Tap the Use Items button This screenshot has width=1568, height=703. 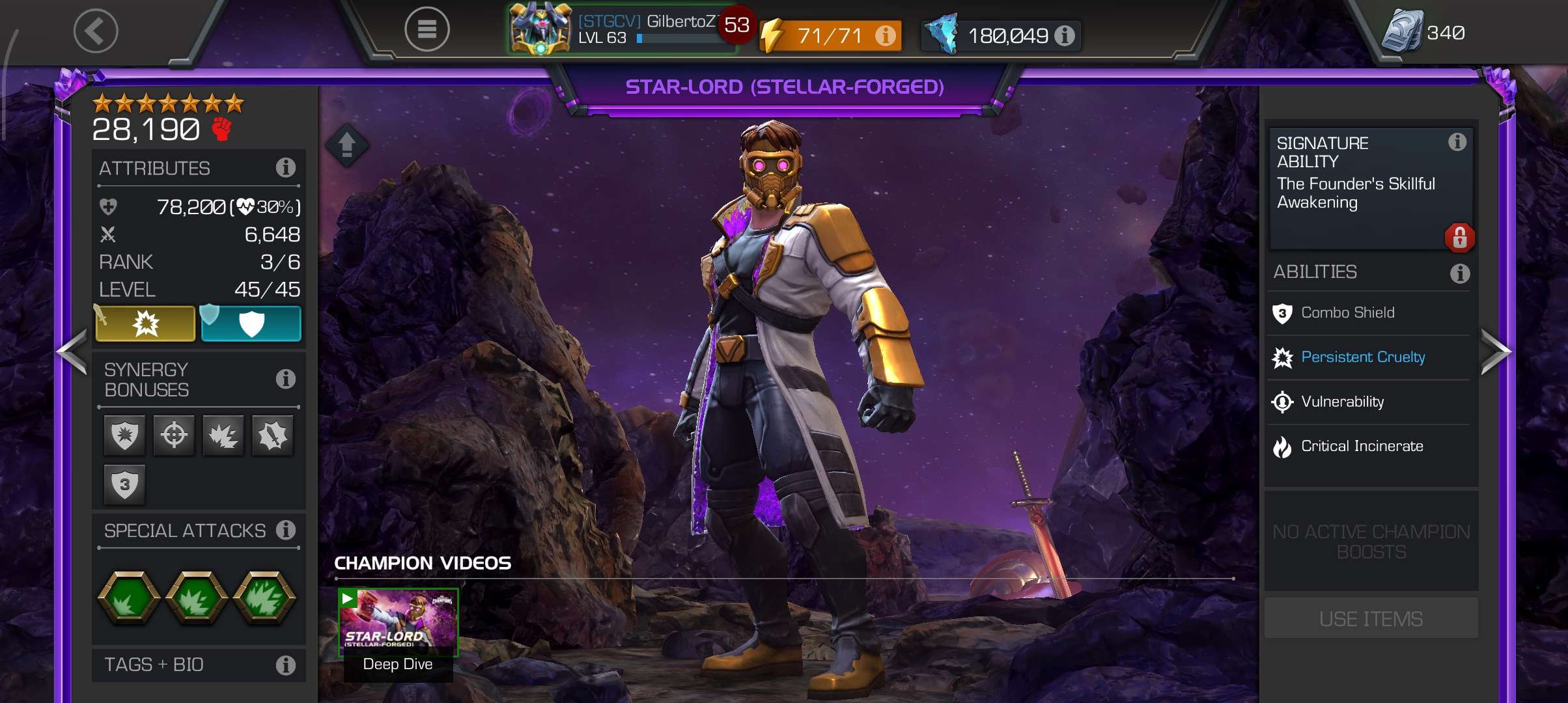coord(1371,618)
